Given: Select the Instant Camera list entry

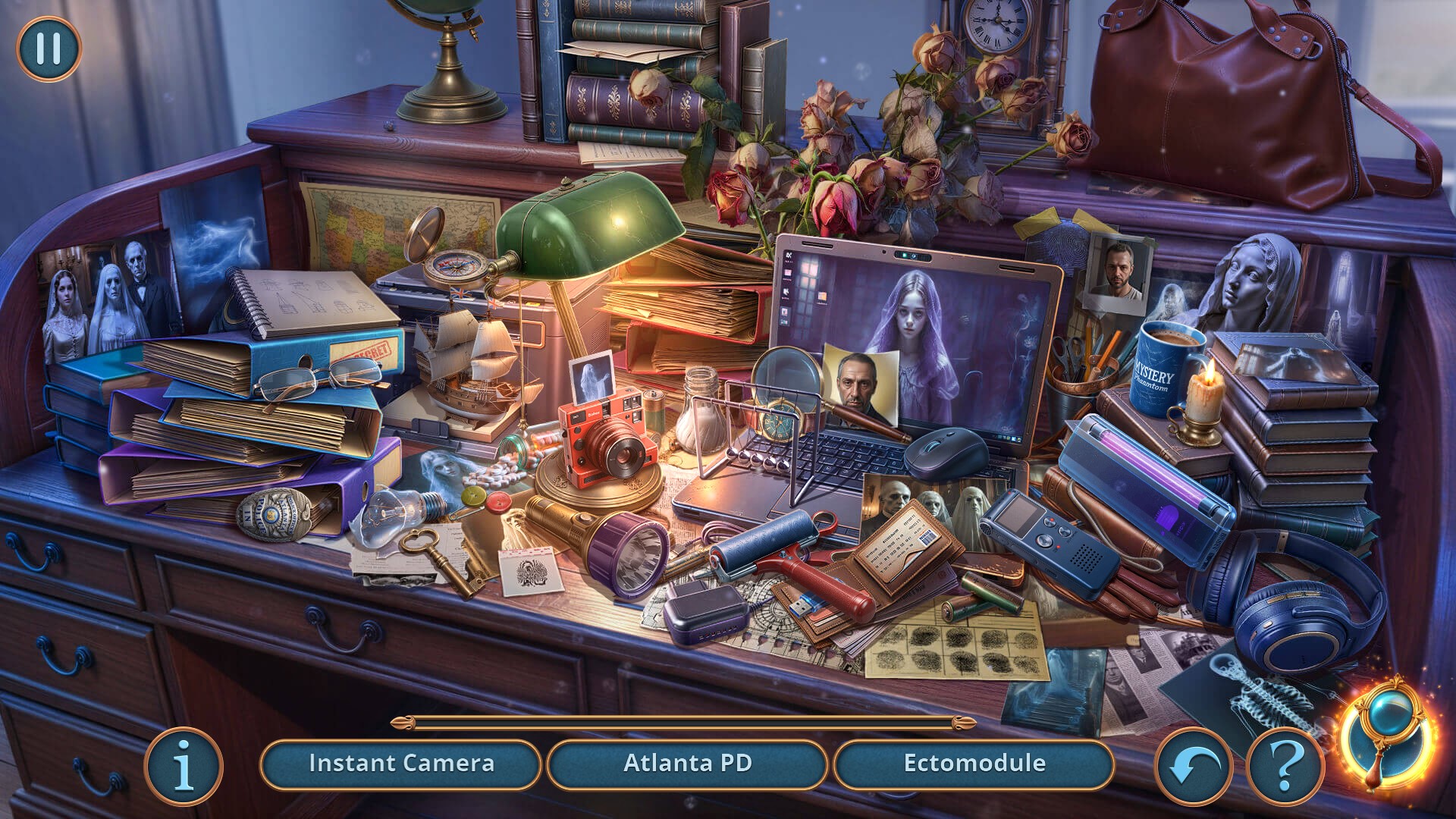Looking at the screenshot, I should [x=401, y=764].
